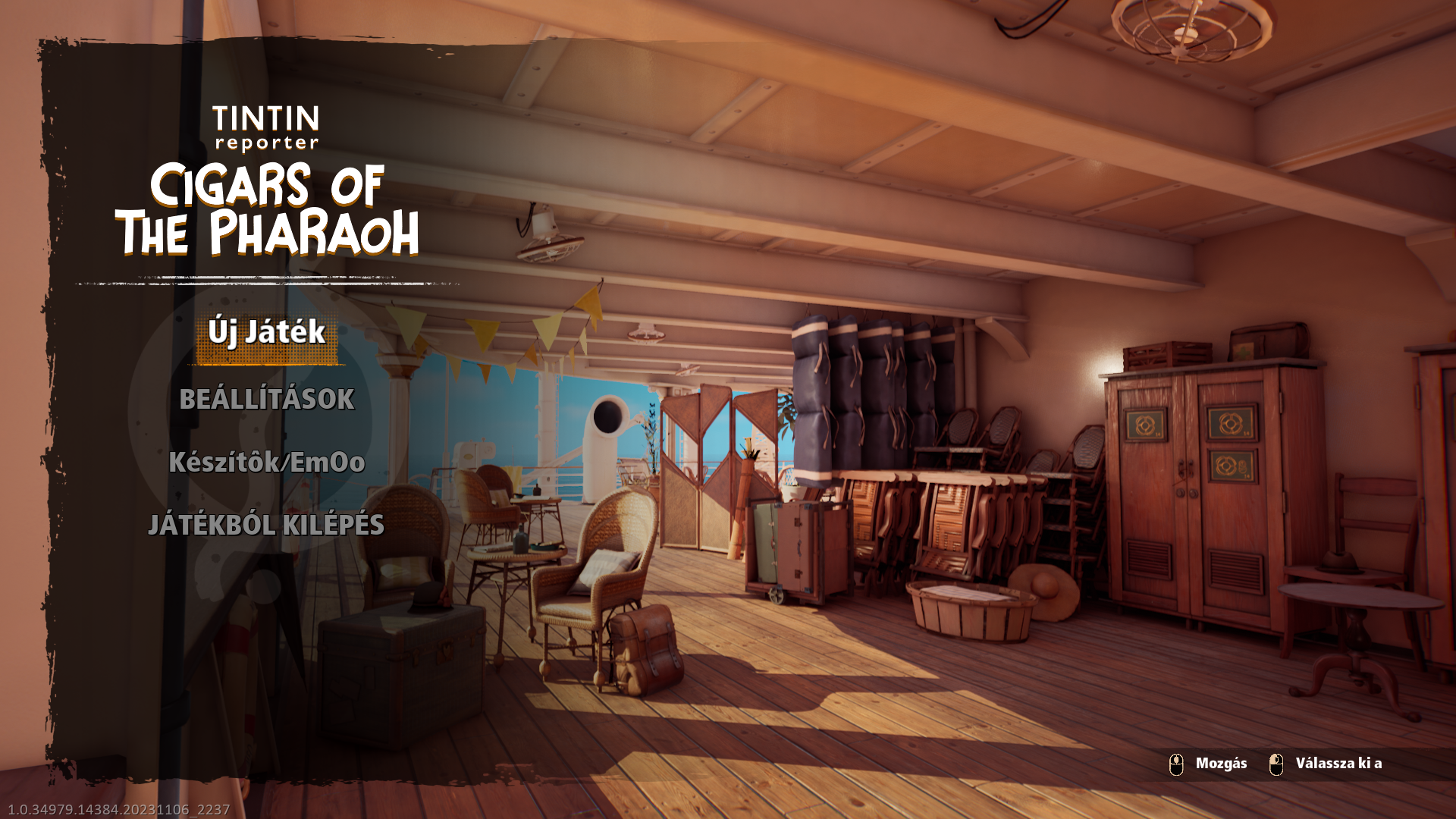The image size is (1456, 819).
Task: Start a new game with Új Játék
Action: pos(267,333)
